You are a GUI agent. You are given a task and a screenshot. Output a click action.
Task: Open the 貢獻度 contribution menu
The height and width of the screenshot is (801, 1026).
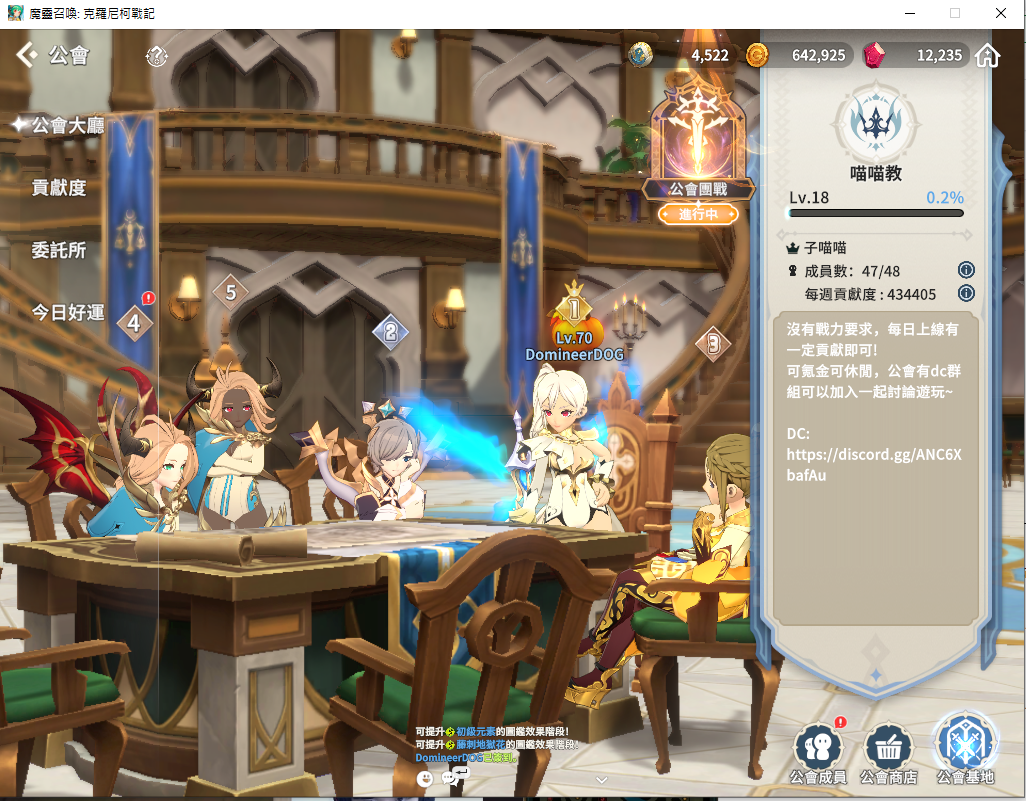[x=59, y=187]
